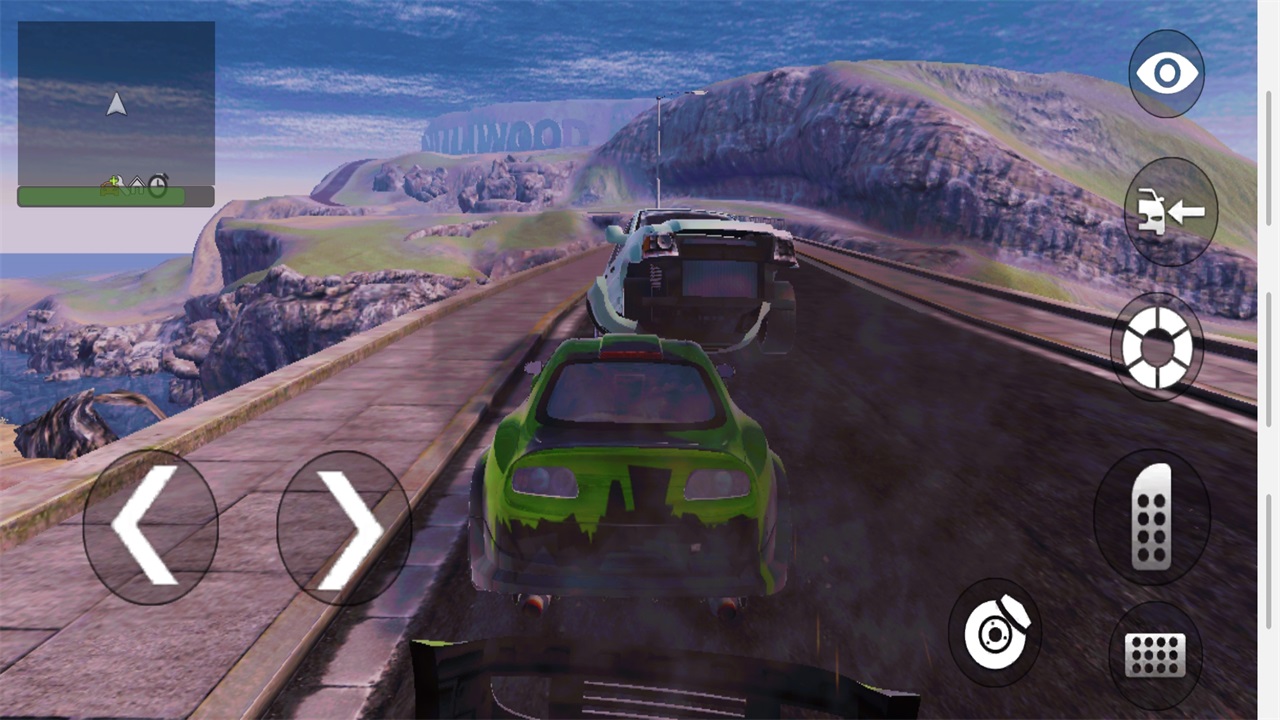Steer left with the left arrow button

(x=150, y=526)
